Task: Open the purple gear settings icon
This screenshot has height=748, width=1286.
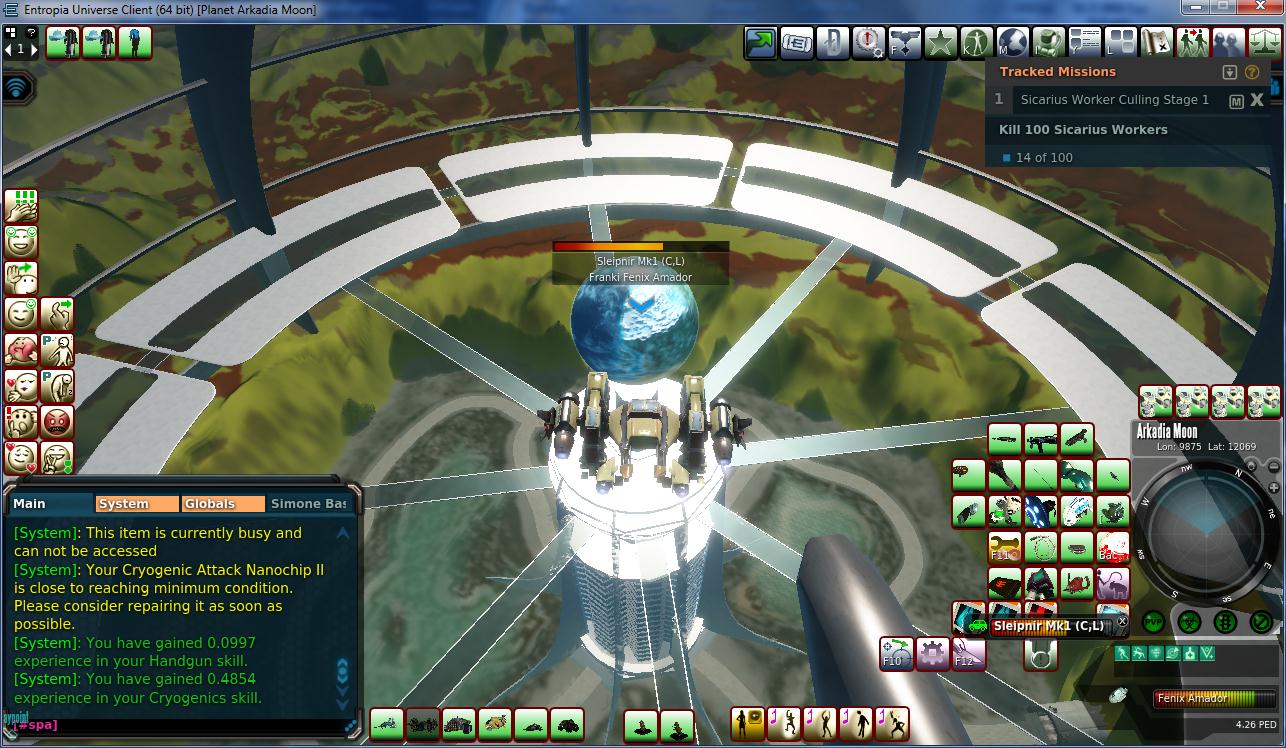Action: 933,654
